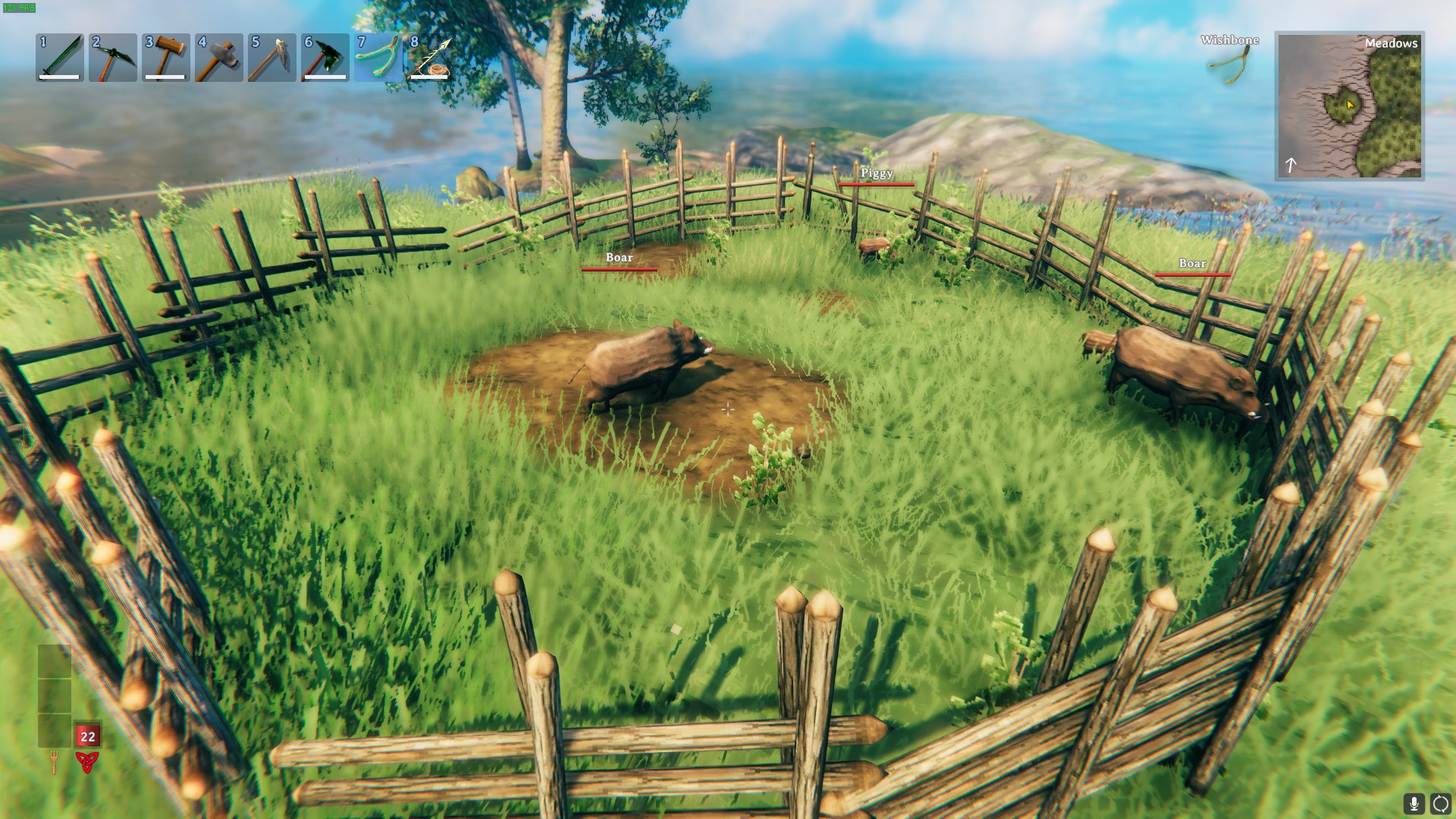1456x819 pixels.
Task: Open the Meadows minimap
Action: click(x=1349, y=105)
